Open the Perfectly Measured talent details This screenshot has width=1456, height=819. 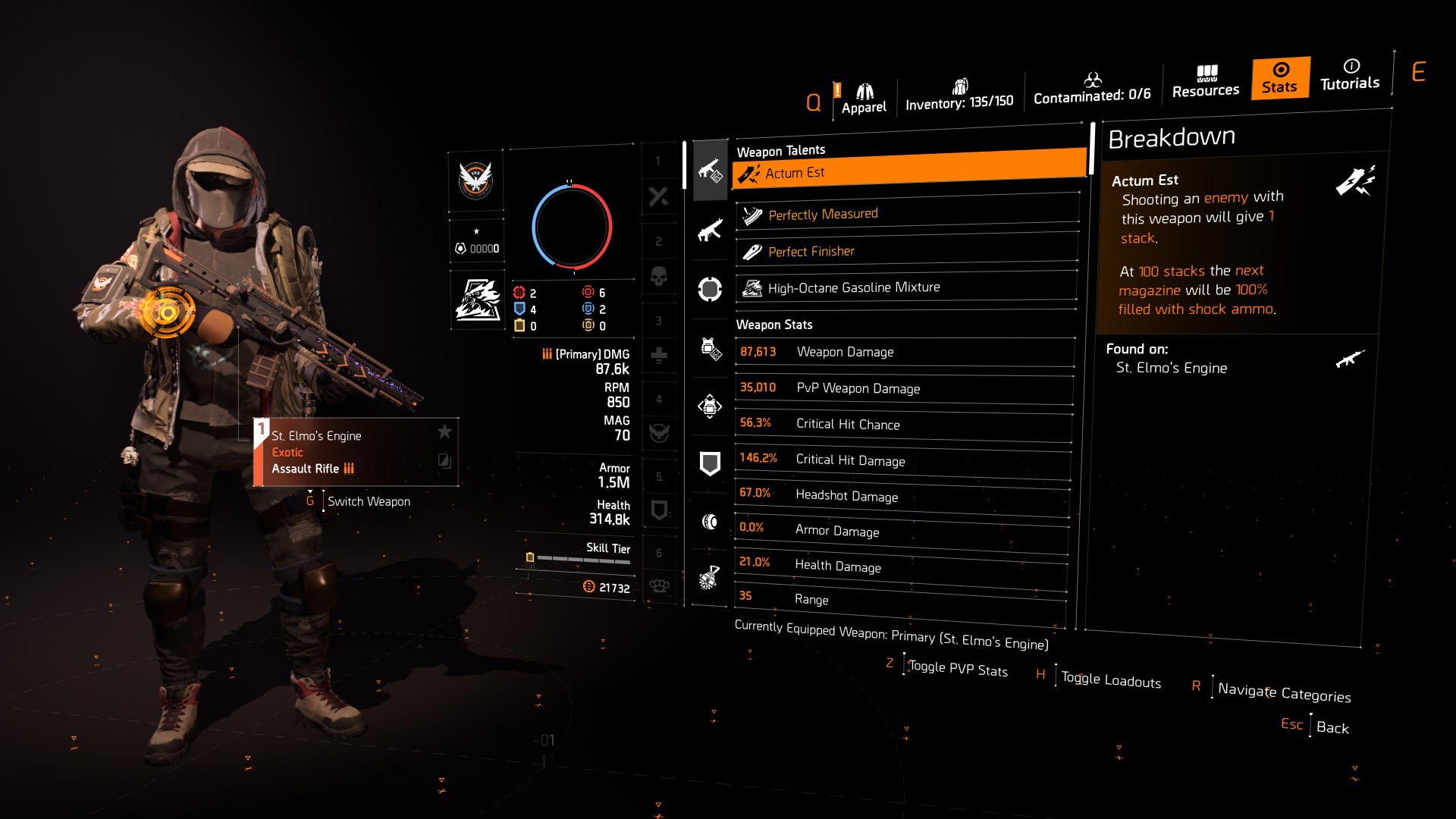click(x=907, y=213)
